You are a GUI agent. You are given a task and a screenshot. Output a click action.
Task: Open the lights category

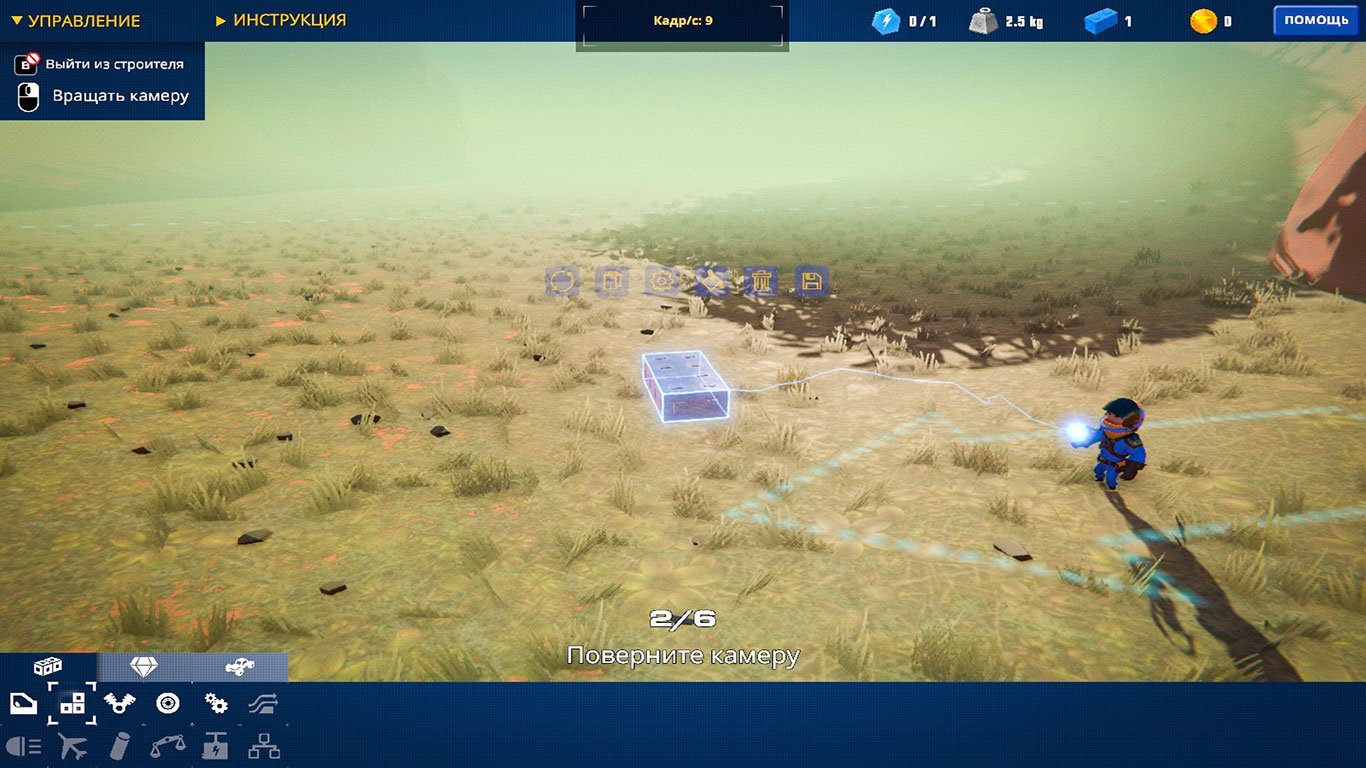22,745
